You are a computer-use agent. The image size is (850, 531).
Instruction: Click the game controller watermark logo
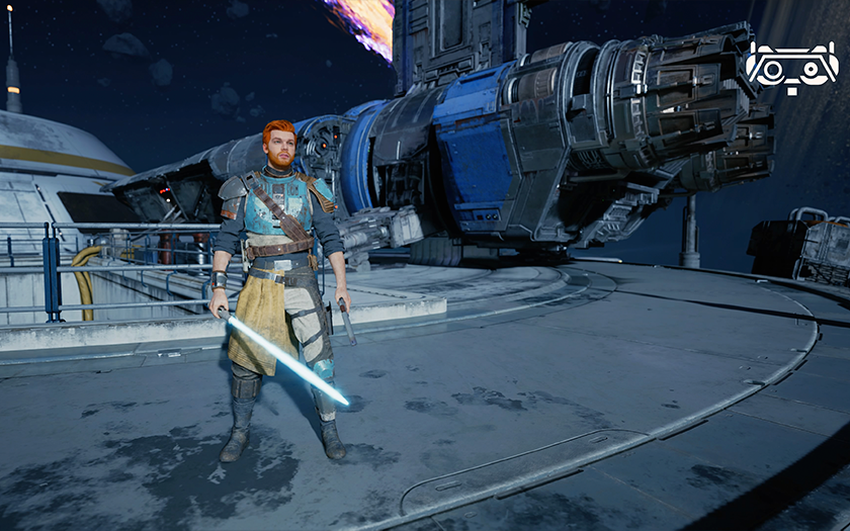click(791, 67)
